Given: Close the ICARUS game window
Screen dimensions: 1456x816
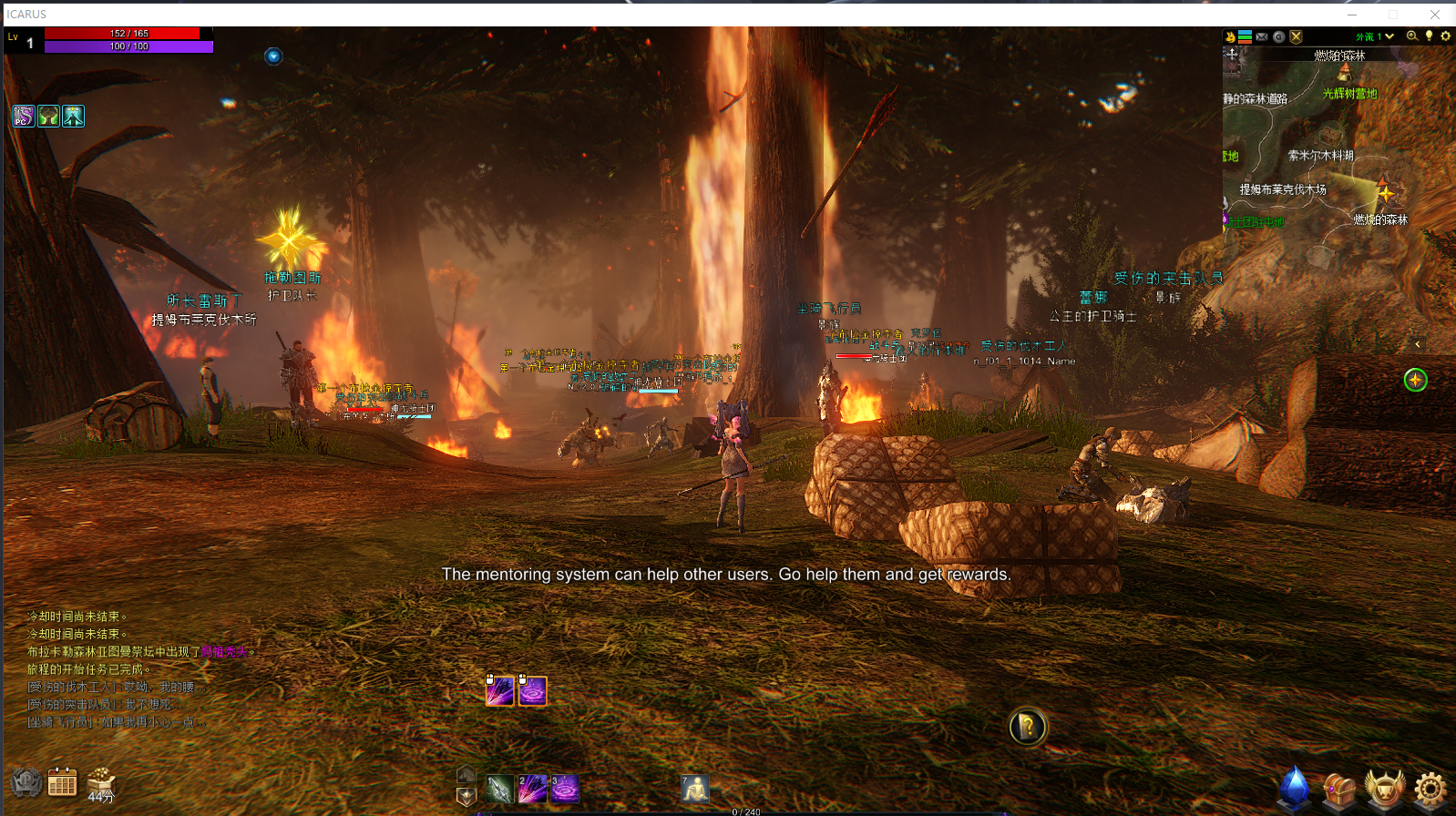Looking at the screenshot, I should (x=1435, y=15).
